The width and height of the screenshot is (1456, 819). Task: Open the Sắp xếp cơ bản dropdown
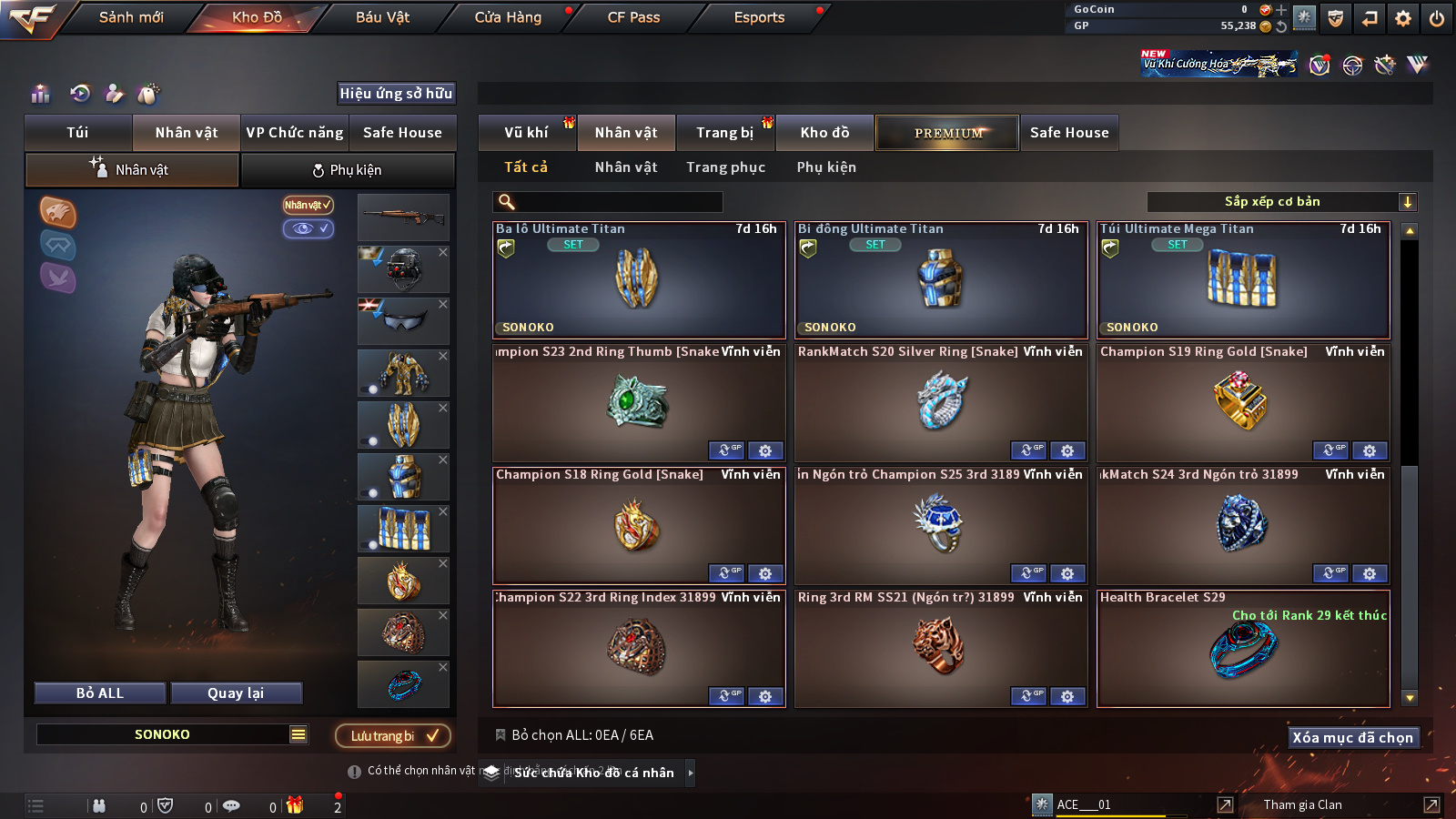pos(1281,202)
